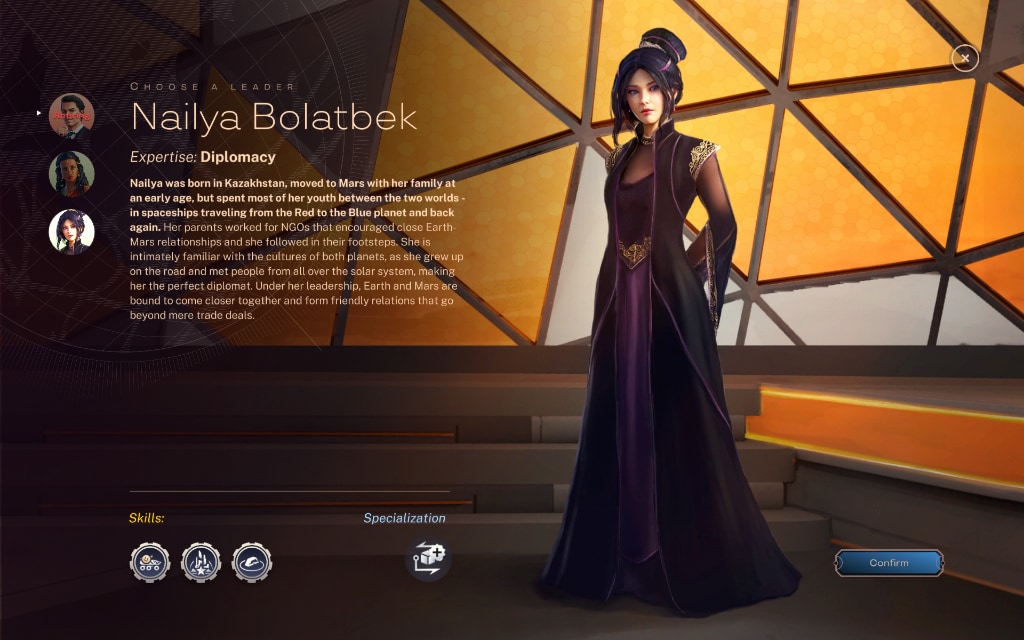Show the Specialization crate trade icon

point(428,558)
